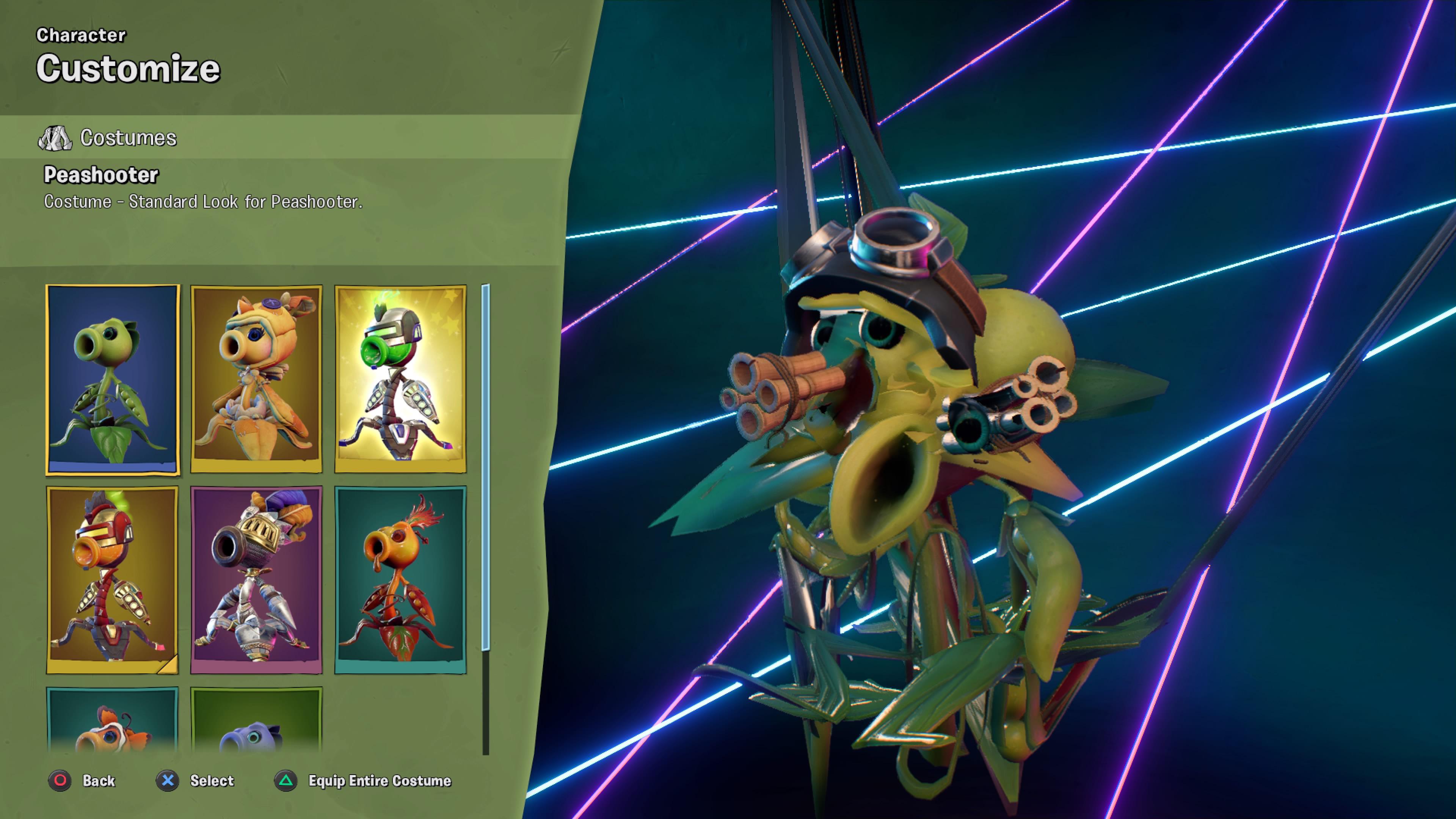Image resolution: width=1456 pixels, height=819 pixels.
Task: Click the Select label
Action: [x=212, y=781]
